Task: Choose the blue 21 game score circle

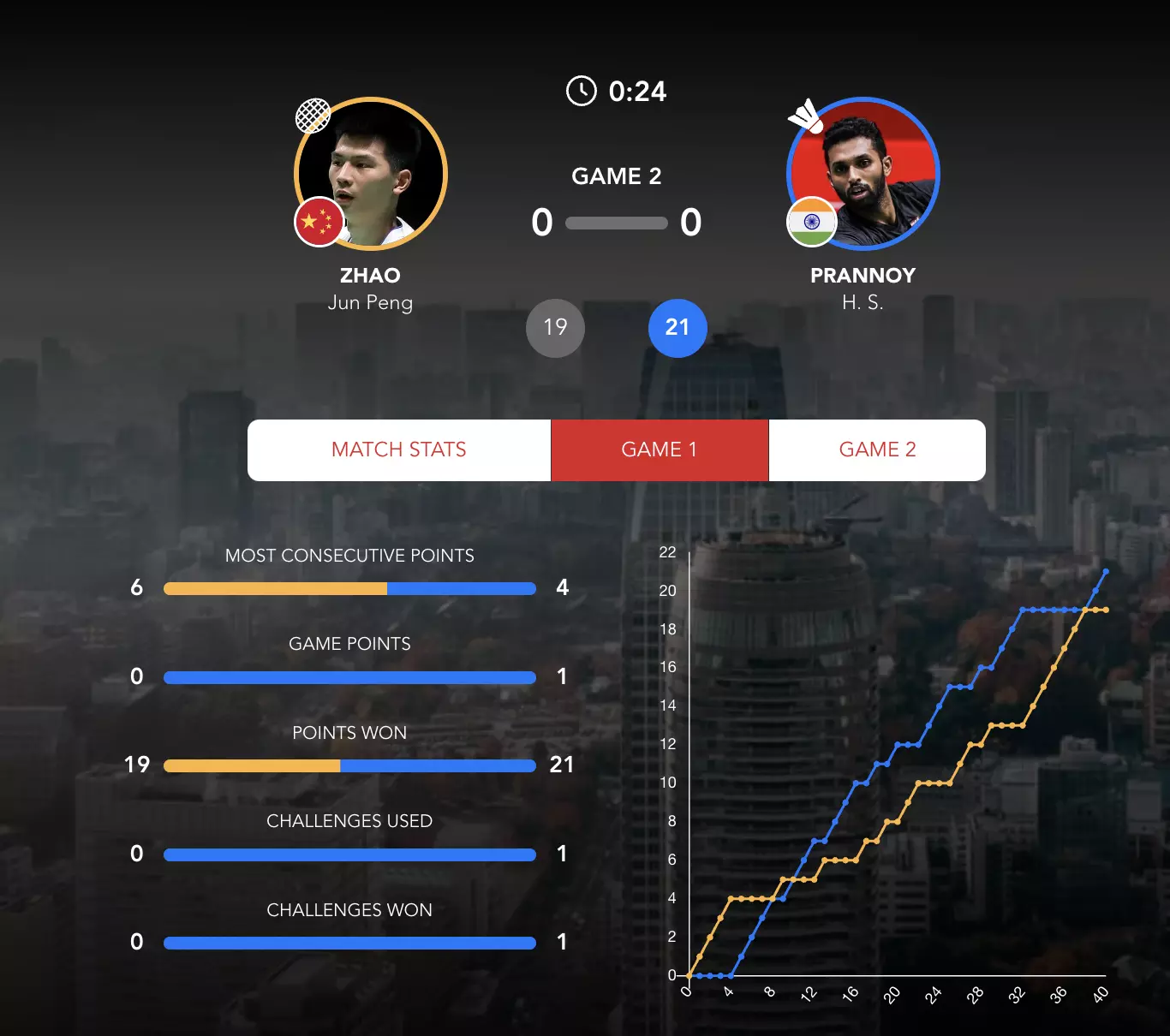Action: [678, 328]
